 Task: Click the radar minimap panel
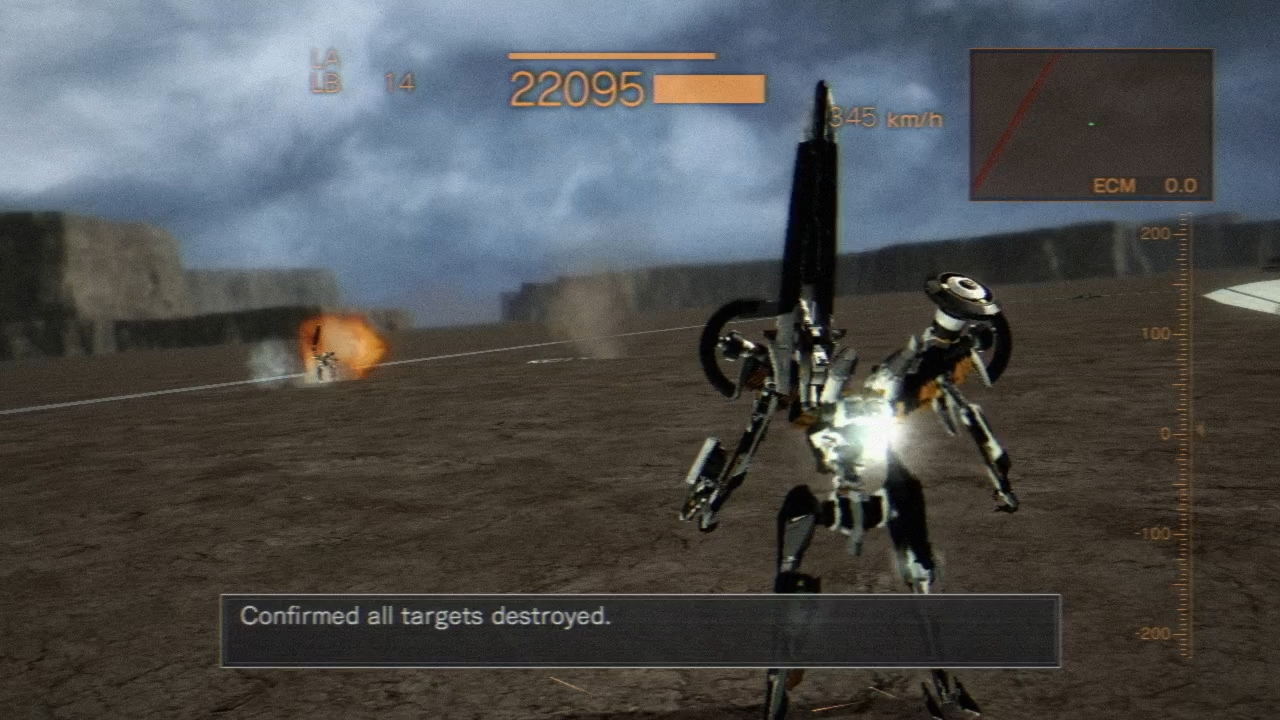(x=1091, y=124)
